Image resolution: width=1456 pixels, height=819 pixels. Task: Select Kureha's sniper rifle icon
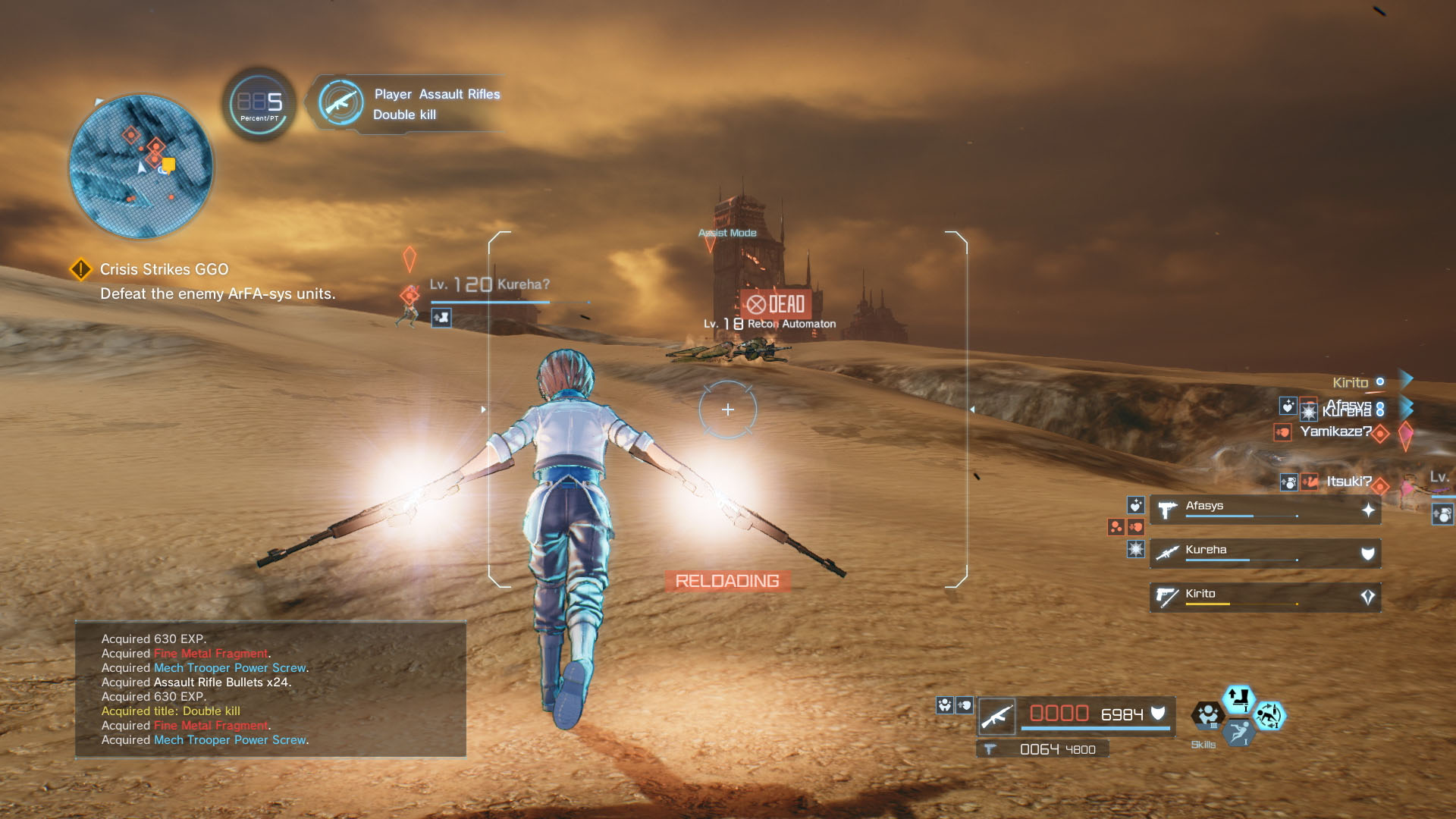[x=1166, y=553]
